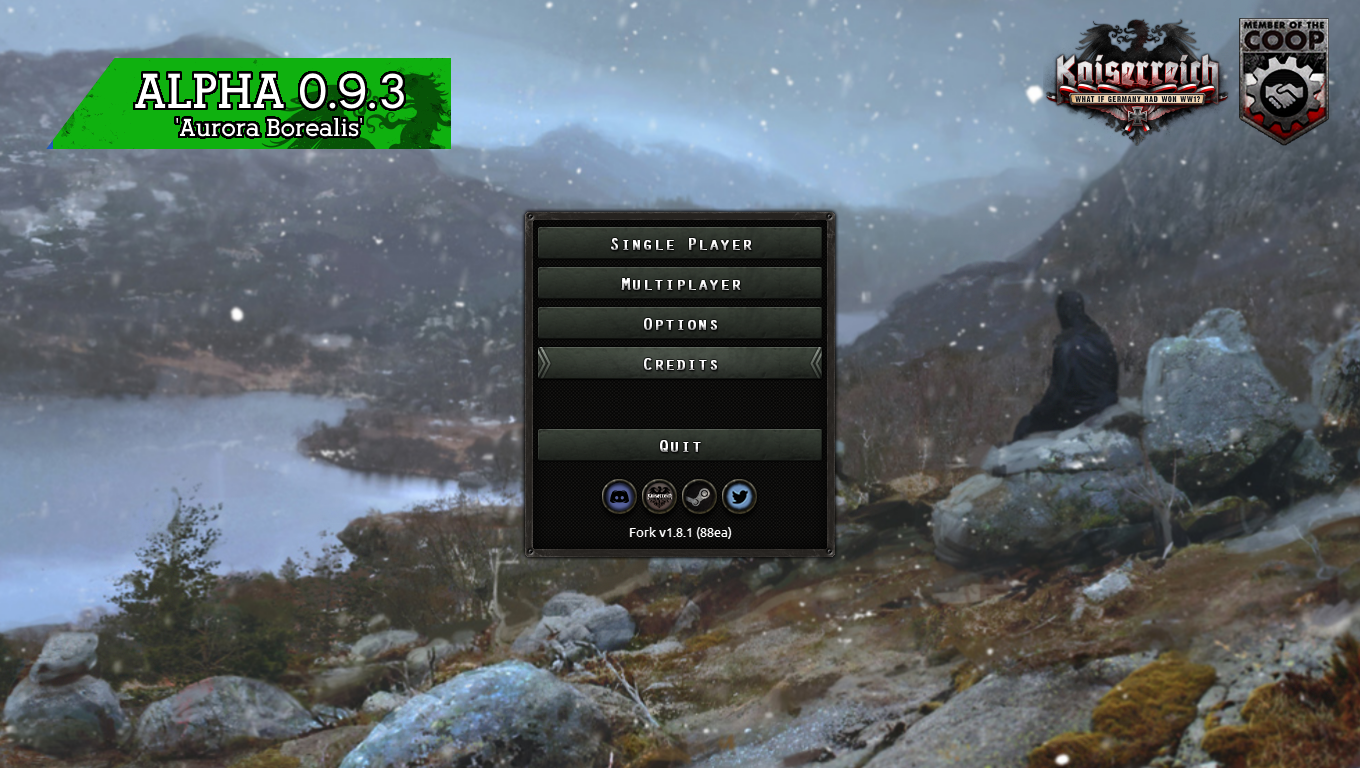The width and height of the screenshot is (1360, 768).
Task: Click the Kaiserreich eagle social icon
Action: pos(660,496)
